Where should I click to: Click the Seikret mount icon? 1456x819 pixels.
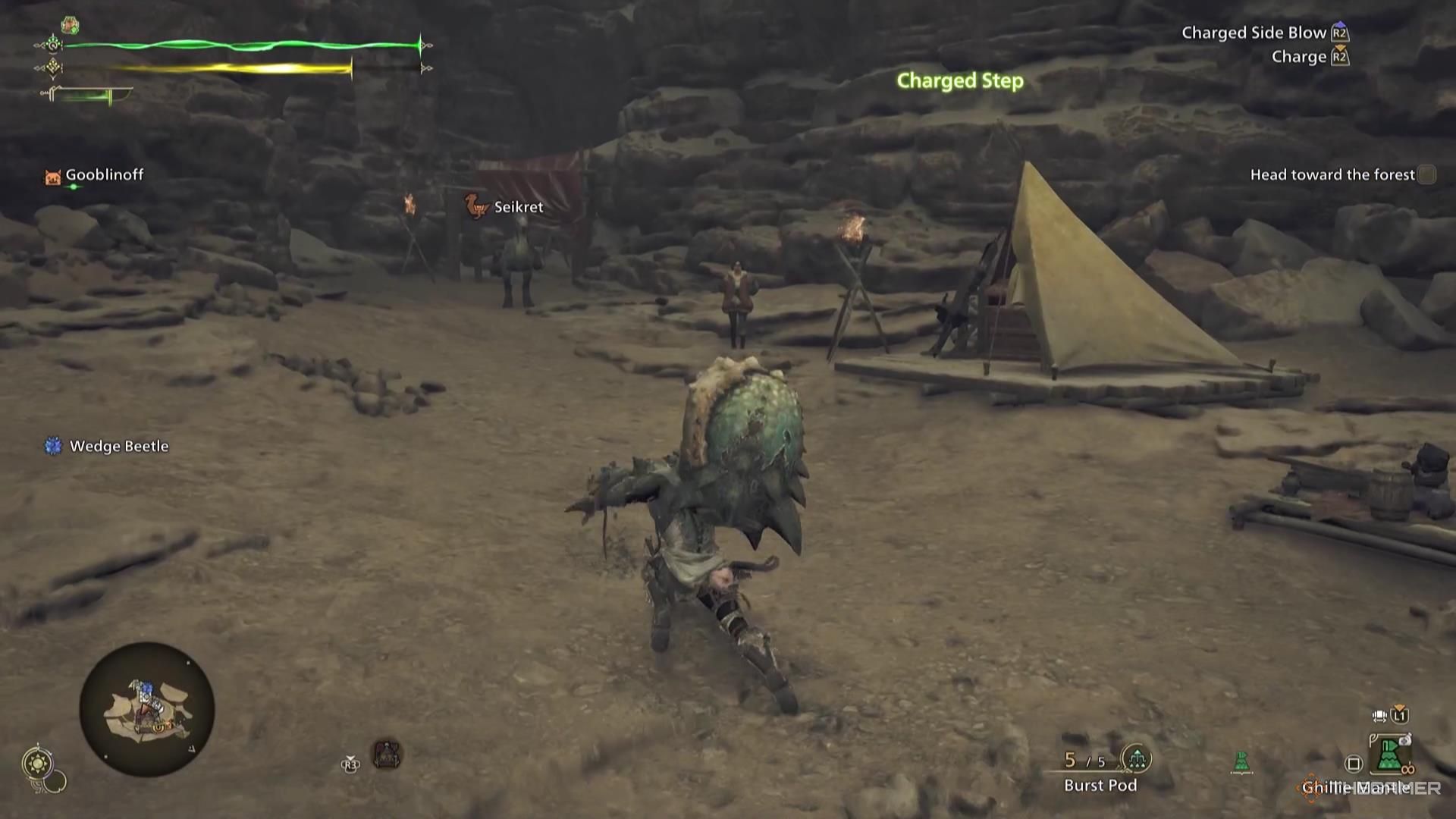[475, 206]
